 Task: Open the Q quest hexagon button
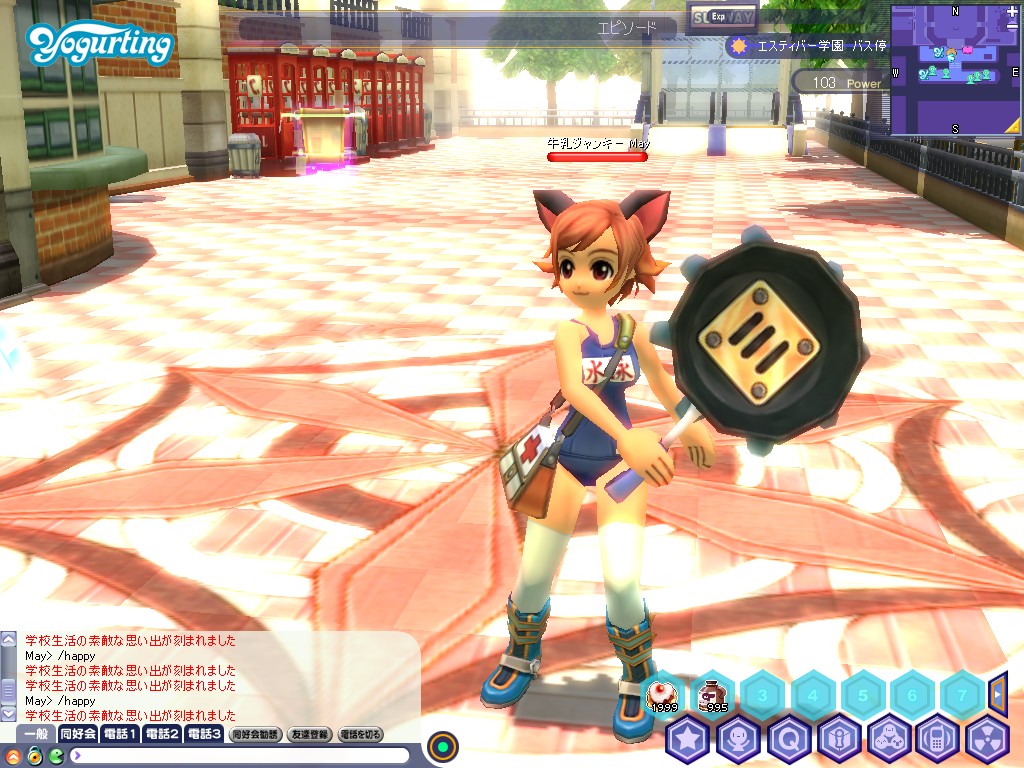[787, 741]
